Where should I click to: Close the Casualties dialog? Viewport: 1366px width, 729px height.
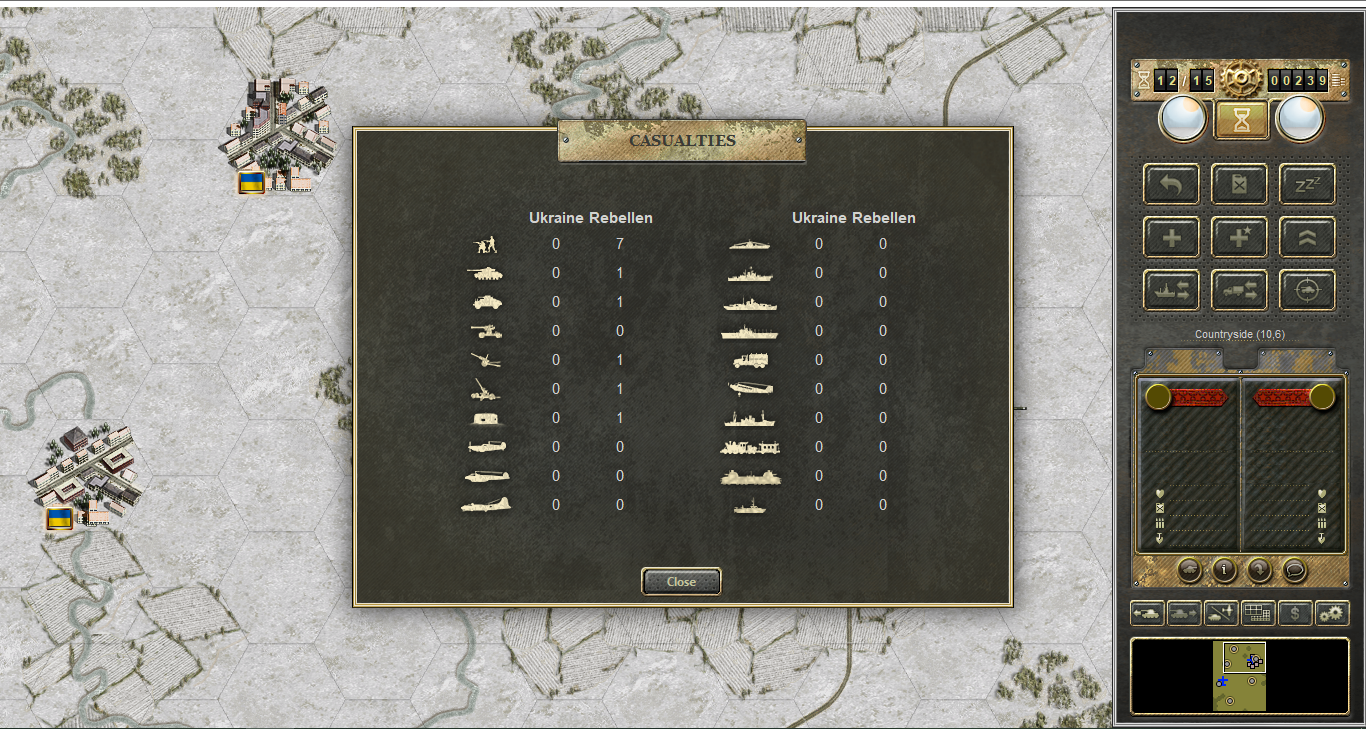681,581
